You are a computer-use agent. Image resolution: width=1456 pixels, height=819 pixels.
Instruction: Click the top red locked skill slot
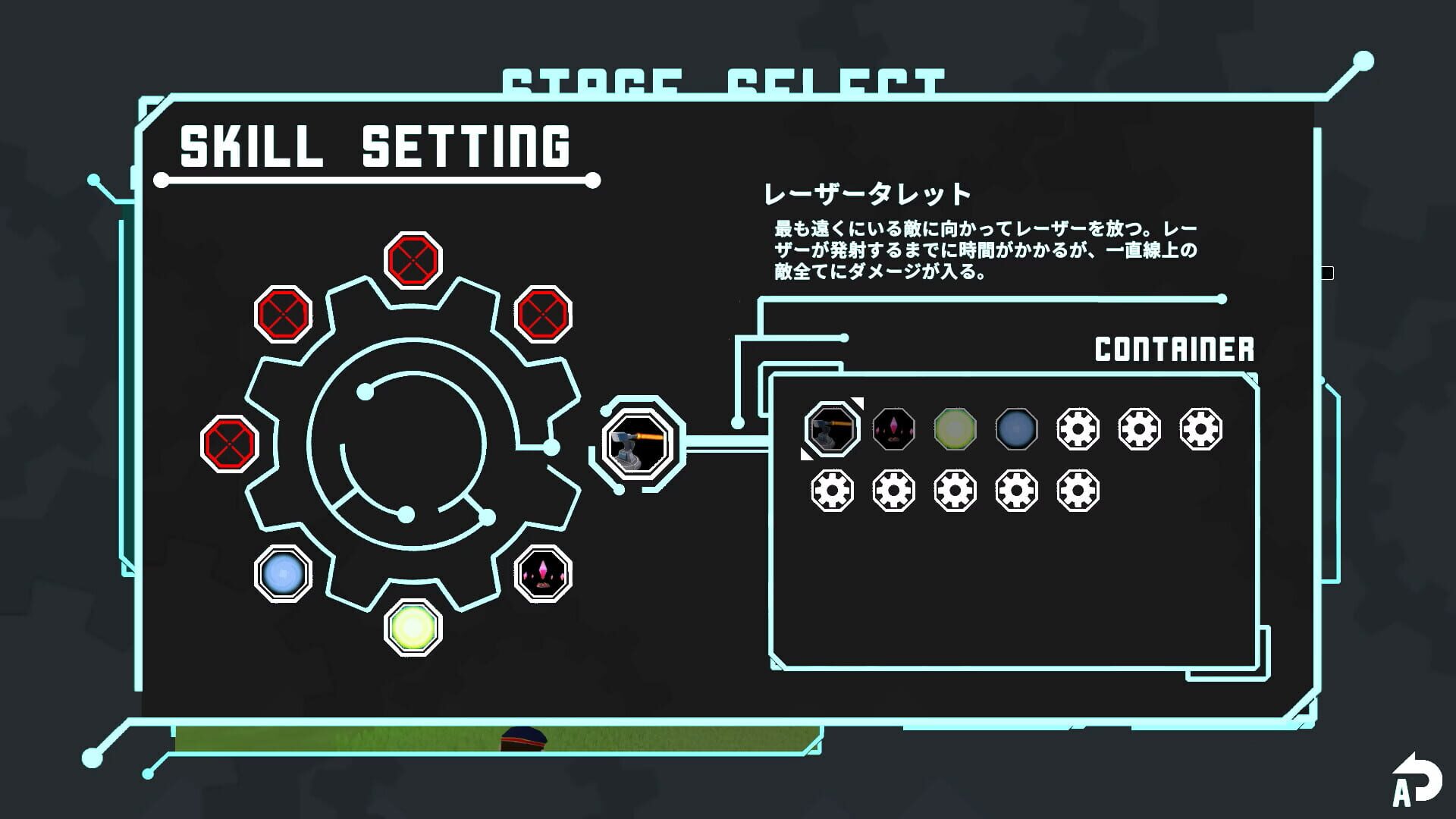[413, 260]
